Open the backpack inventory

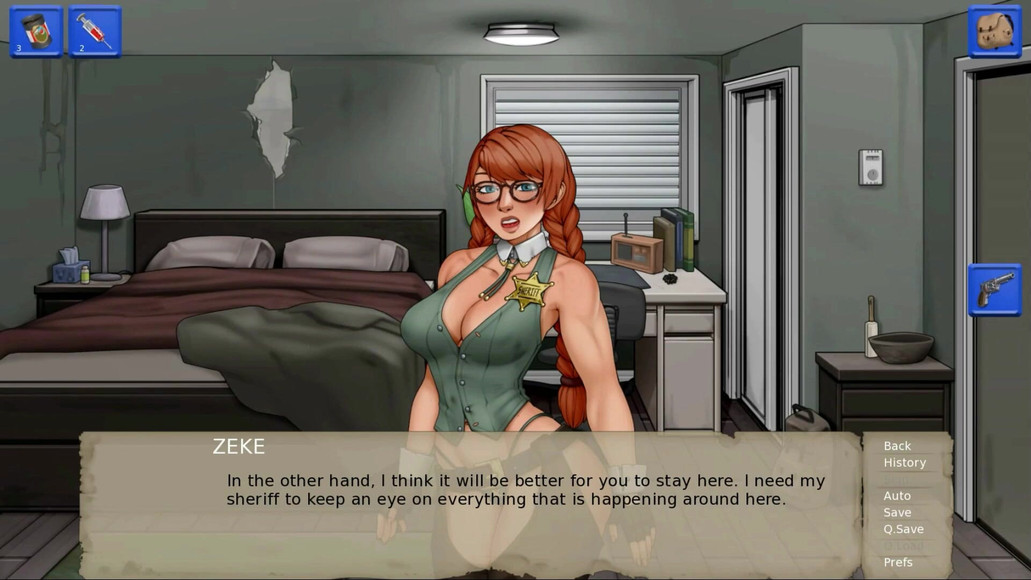click(994, 31)
